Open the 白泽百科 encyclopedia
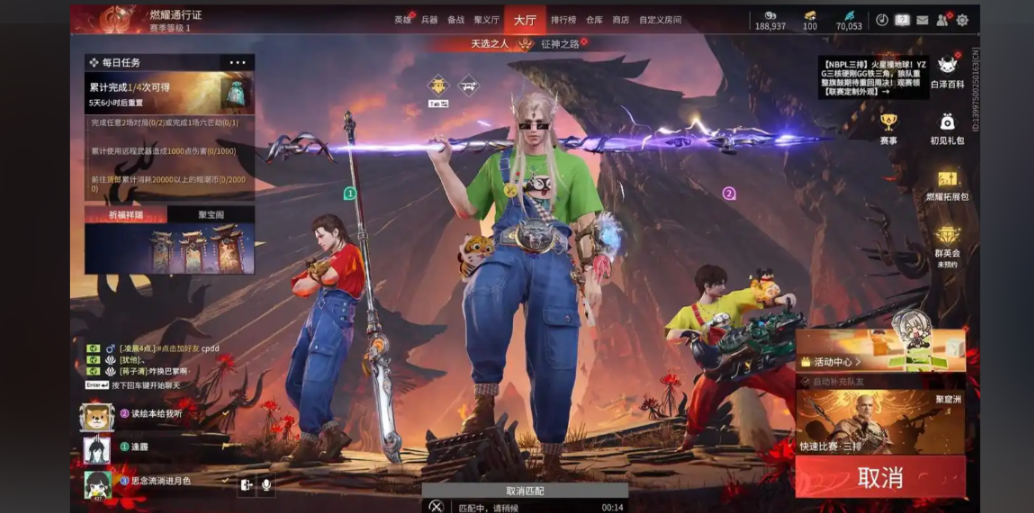1034x513 pixels. coord(946,72)
